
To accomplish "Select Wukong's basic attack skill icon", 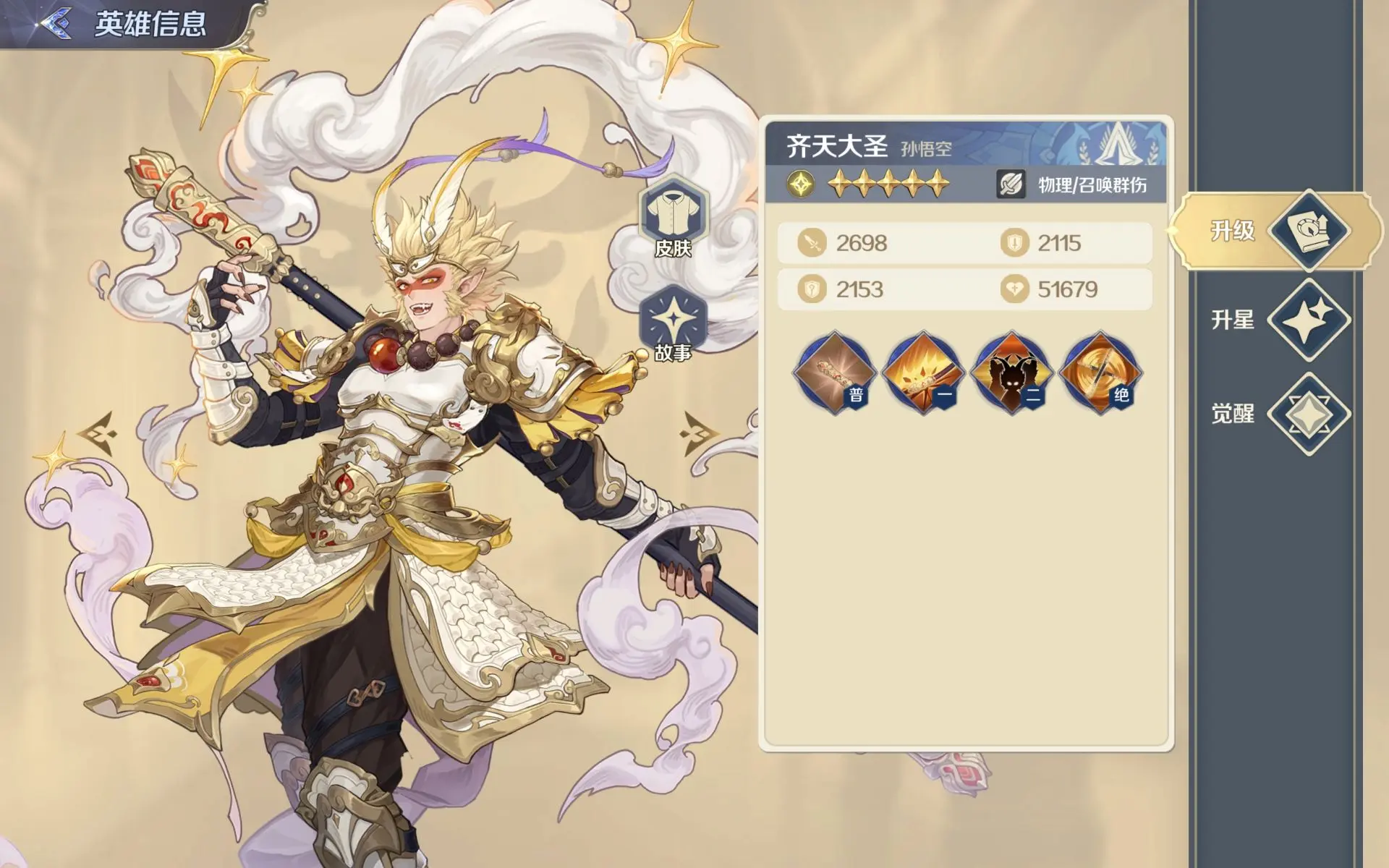I will [x=837, y=373].
